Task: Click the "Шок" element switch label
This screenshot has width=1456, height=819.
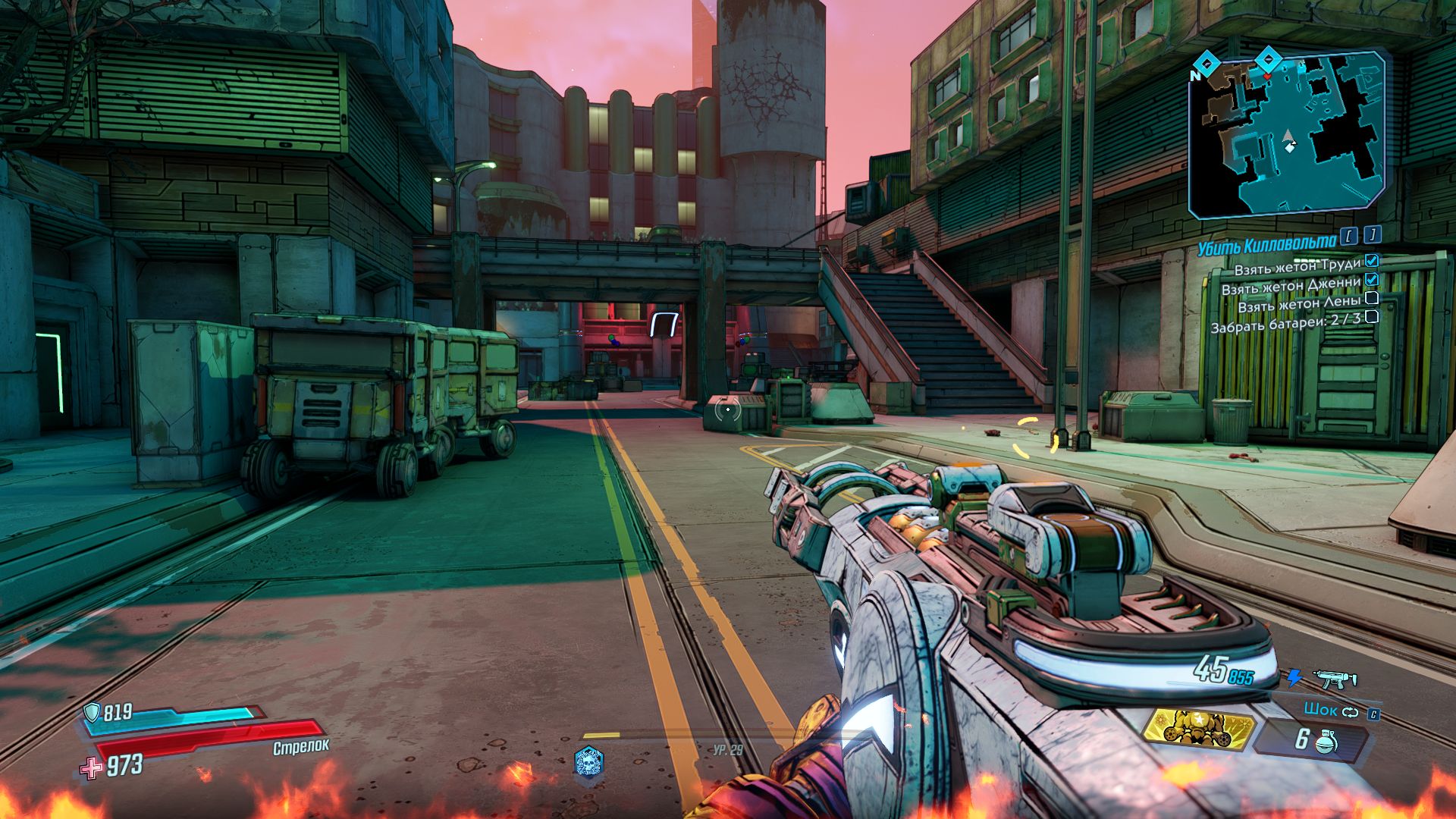Action: click(x=1320, y=711)
